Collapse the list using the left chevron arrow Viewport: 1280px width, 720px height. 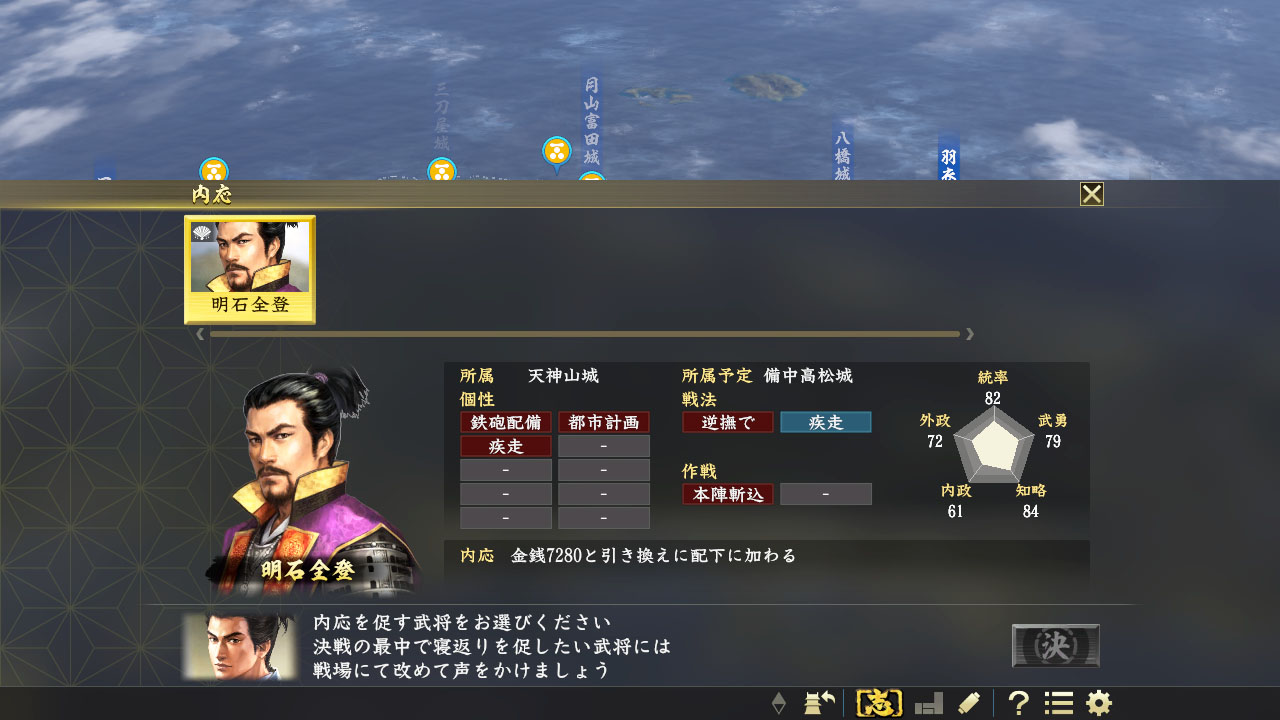pos(200,334)
